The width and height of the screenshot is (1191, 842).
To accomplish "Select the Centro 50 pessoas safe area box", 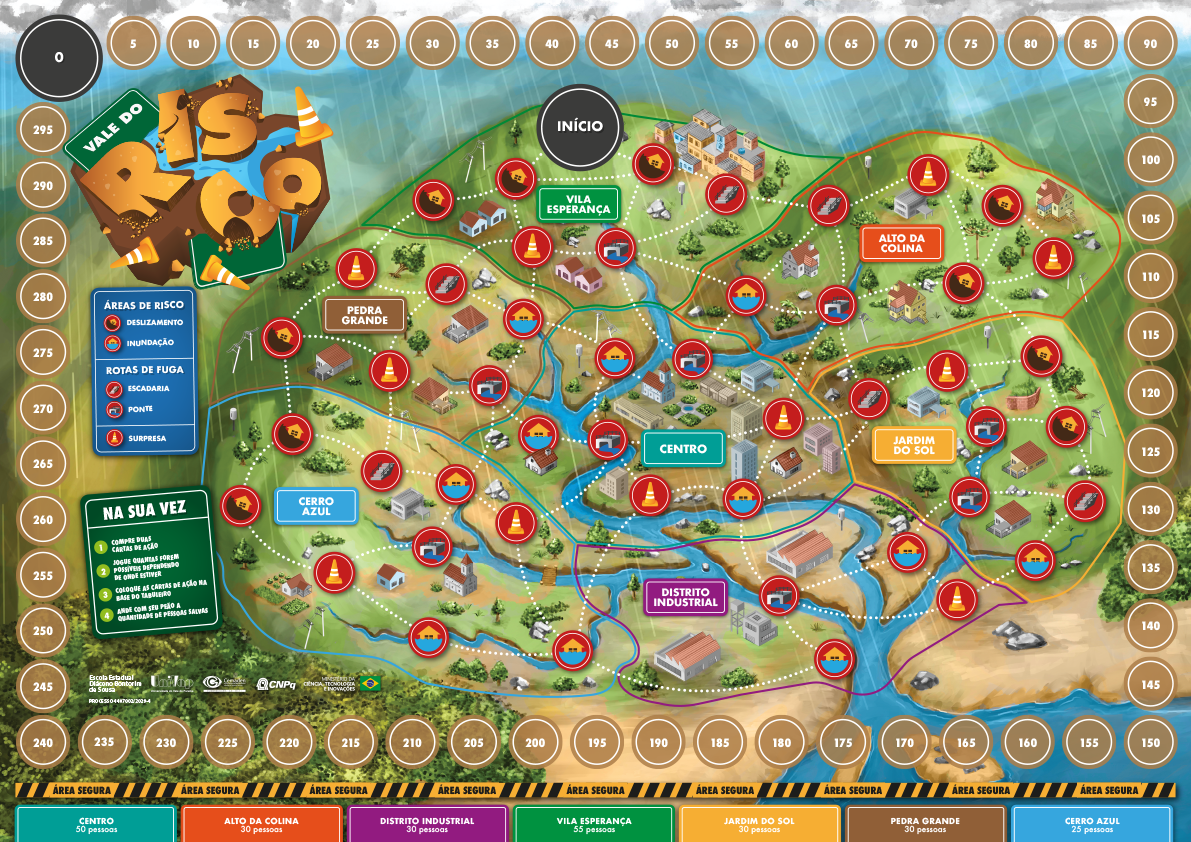I will (x=97, y=824).
